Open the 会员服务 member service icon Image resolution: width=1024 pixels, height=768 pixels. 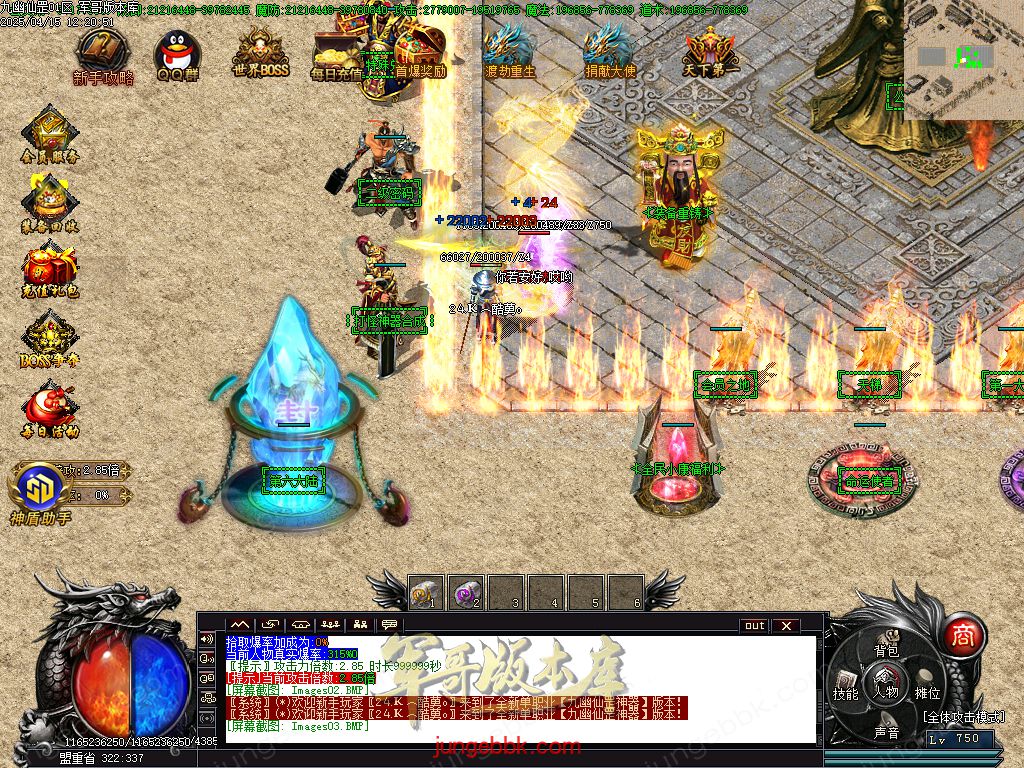click(48, 133)
